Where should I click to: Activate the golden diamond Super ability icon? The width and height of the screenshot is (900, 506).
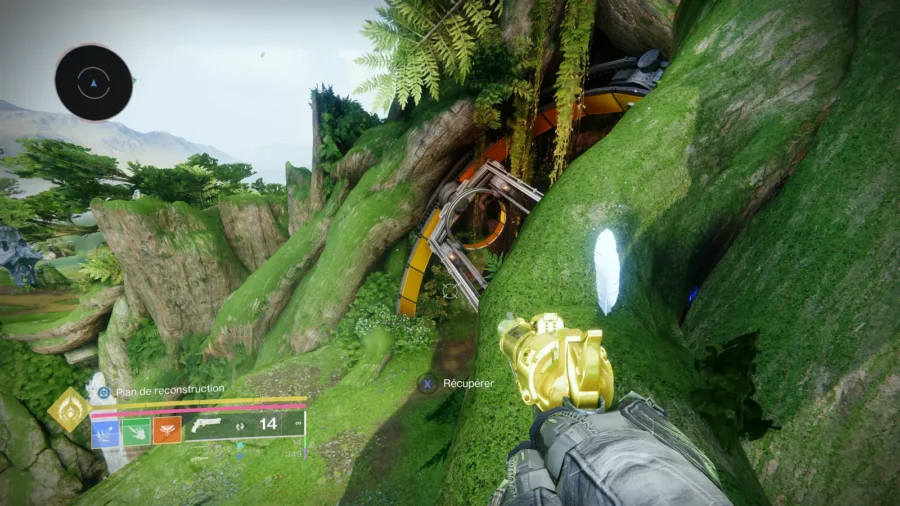click(x=68, y=410)
